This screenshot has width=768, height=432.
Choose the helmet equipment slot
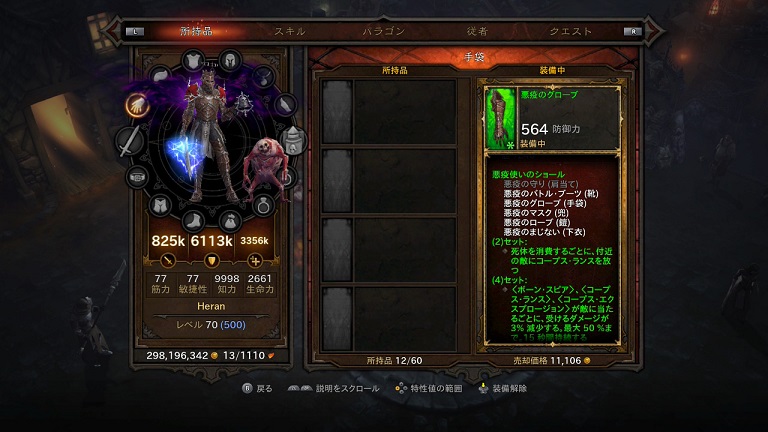[x=229, y=61]
